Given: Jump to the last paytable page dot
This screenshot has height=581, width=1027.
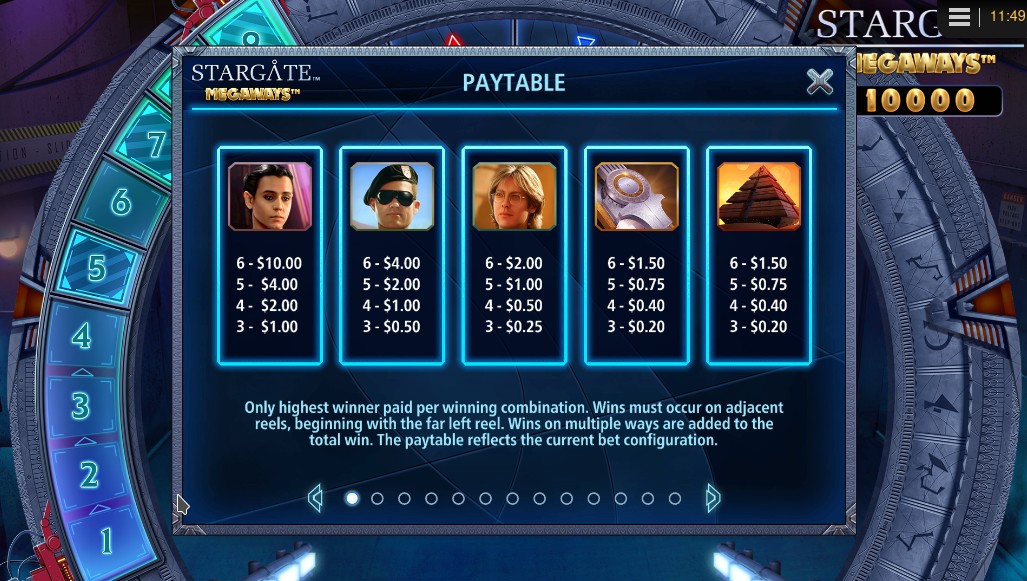Looking at the screenshot, I should (675, 498).
